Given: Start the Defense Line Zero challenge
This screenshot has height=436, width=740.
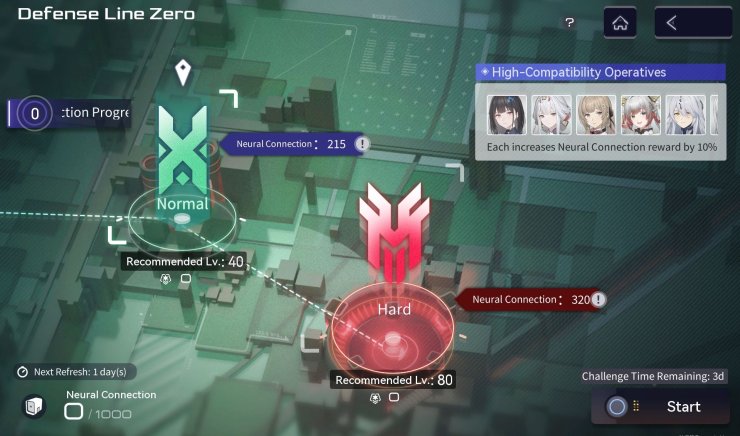Looking at the screenshot, I should (x=661, y=407).
